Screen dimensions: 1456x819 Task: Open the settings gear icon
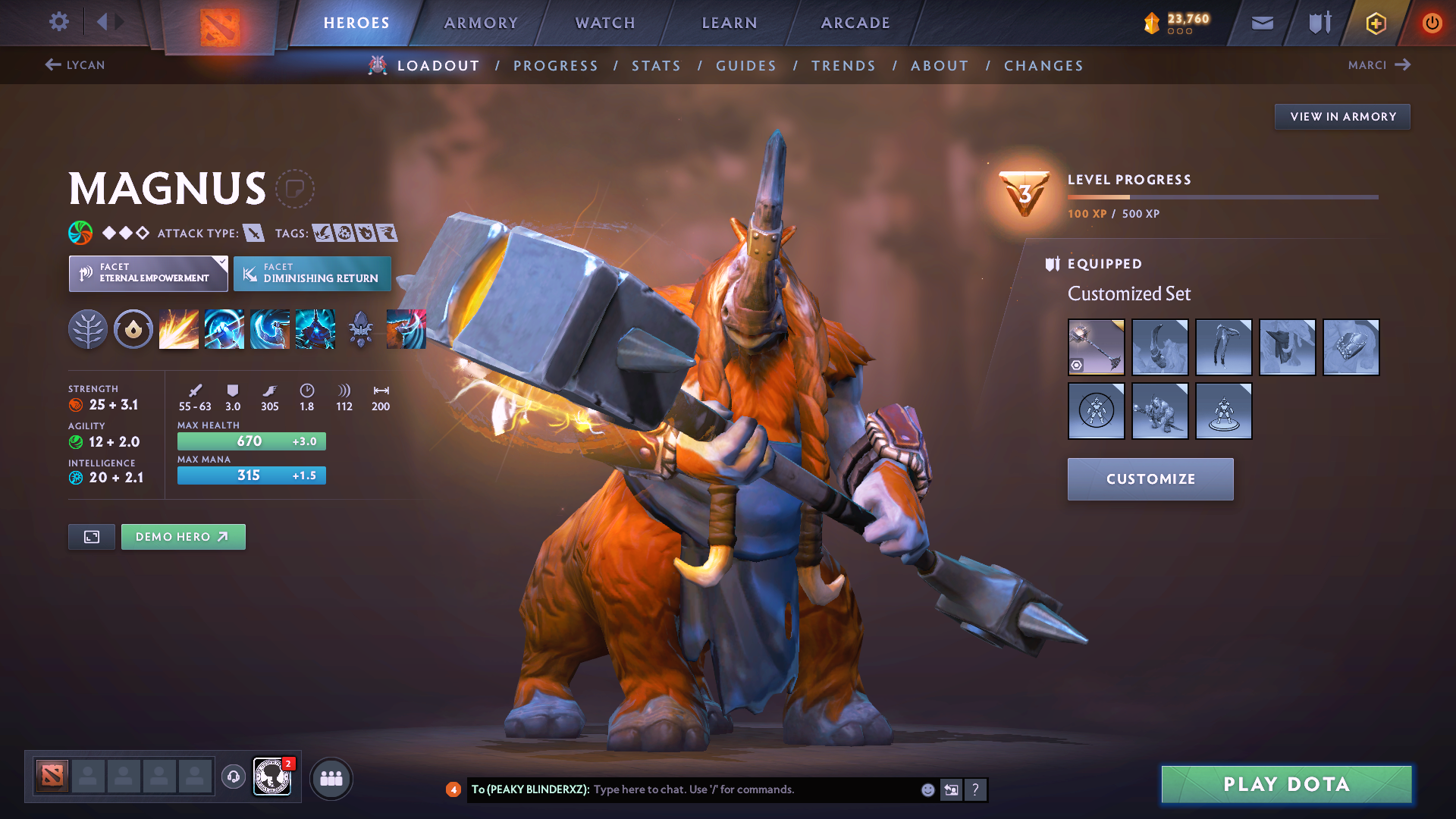coord(58,22)
